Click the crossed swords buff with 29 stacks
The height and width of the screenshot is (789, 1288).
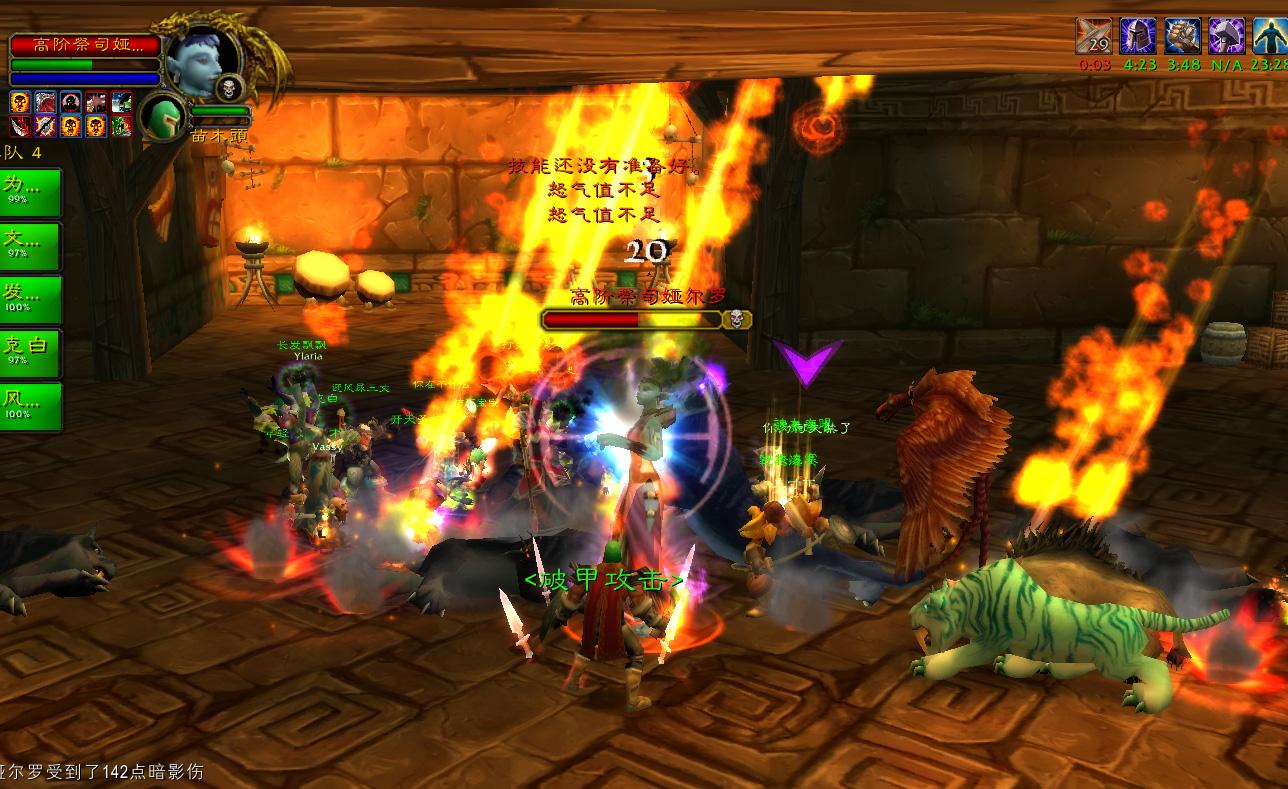1093,37
